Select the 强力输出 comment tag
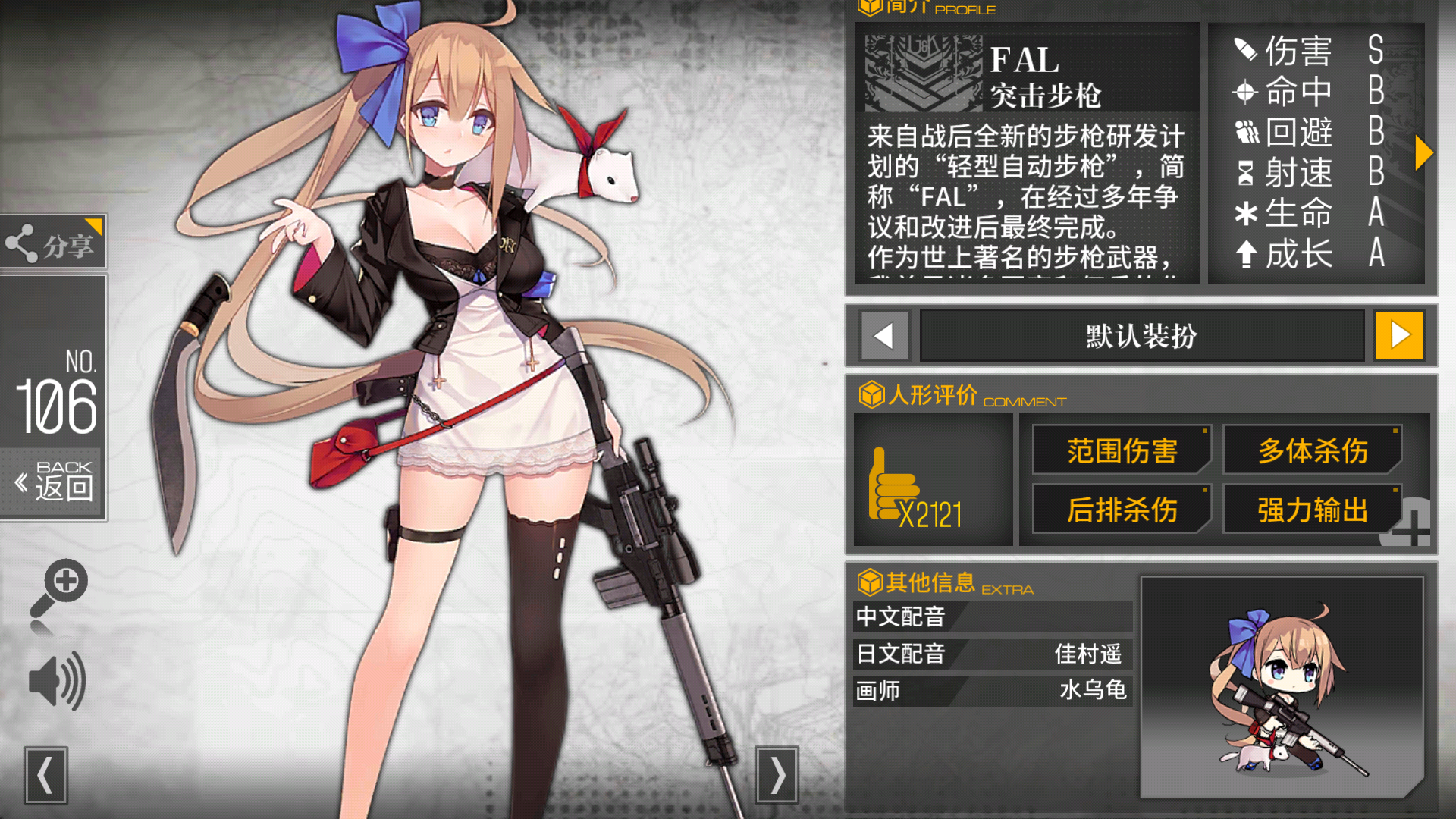The width and height of the screenshot is (1456, 819). click(1313, 510)
